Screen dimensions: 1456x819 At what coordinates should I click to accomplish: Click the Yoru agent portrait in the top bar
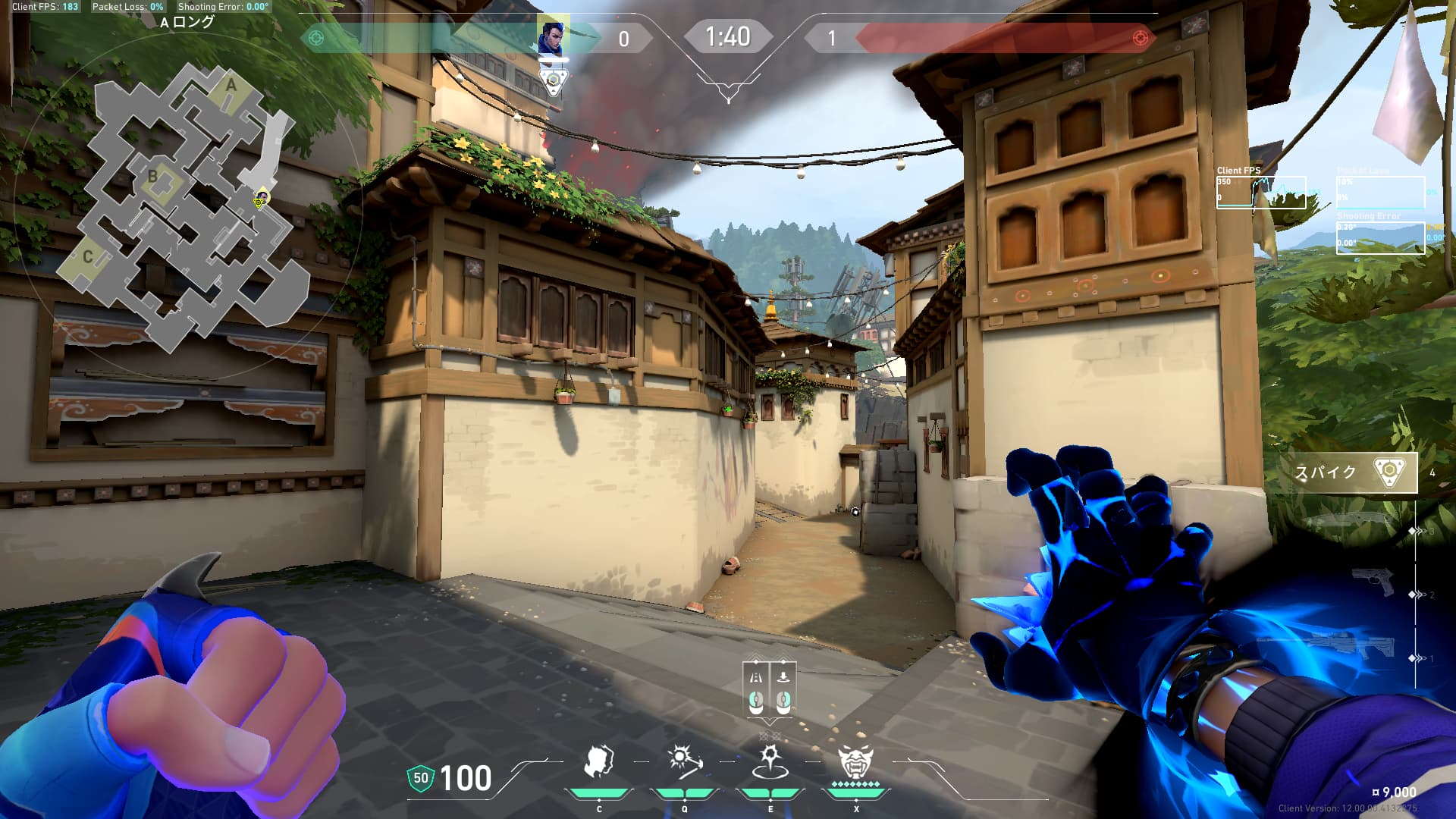point(551,36)
